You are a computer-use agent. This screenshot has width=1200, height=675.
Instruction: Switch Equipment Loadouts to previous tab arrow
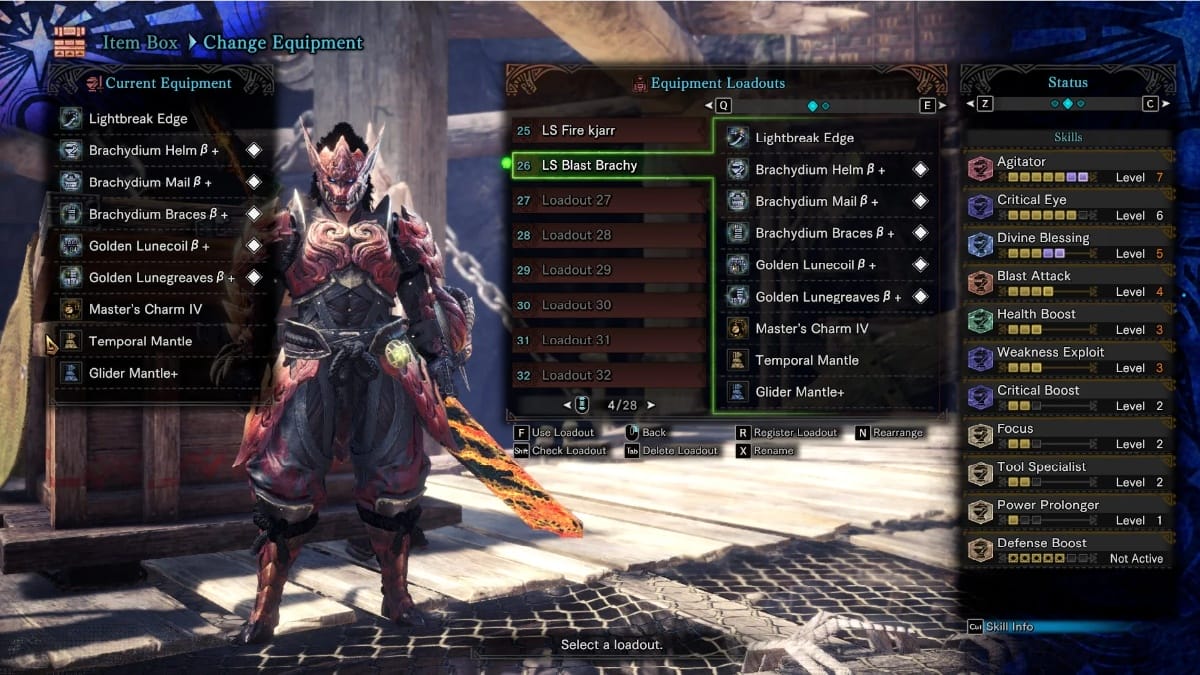709,105
